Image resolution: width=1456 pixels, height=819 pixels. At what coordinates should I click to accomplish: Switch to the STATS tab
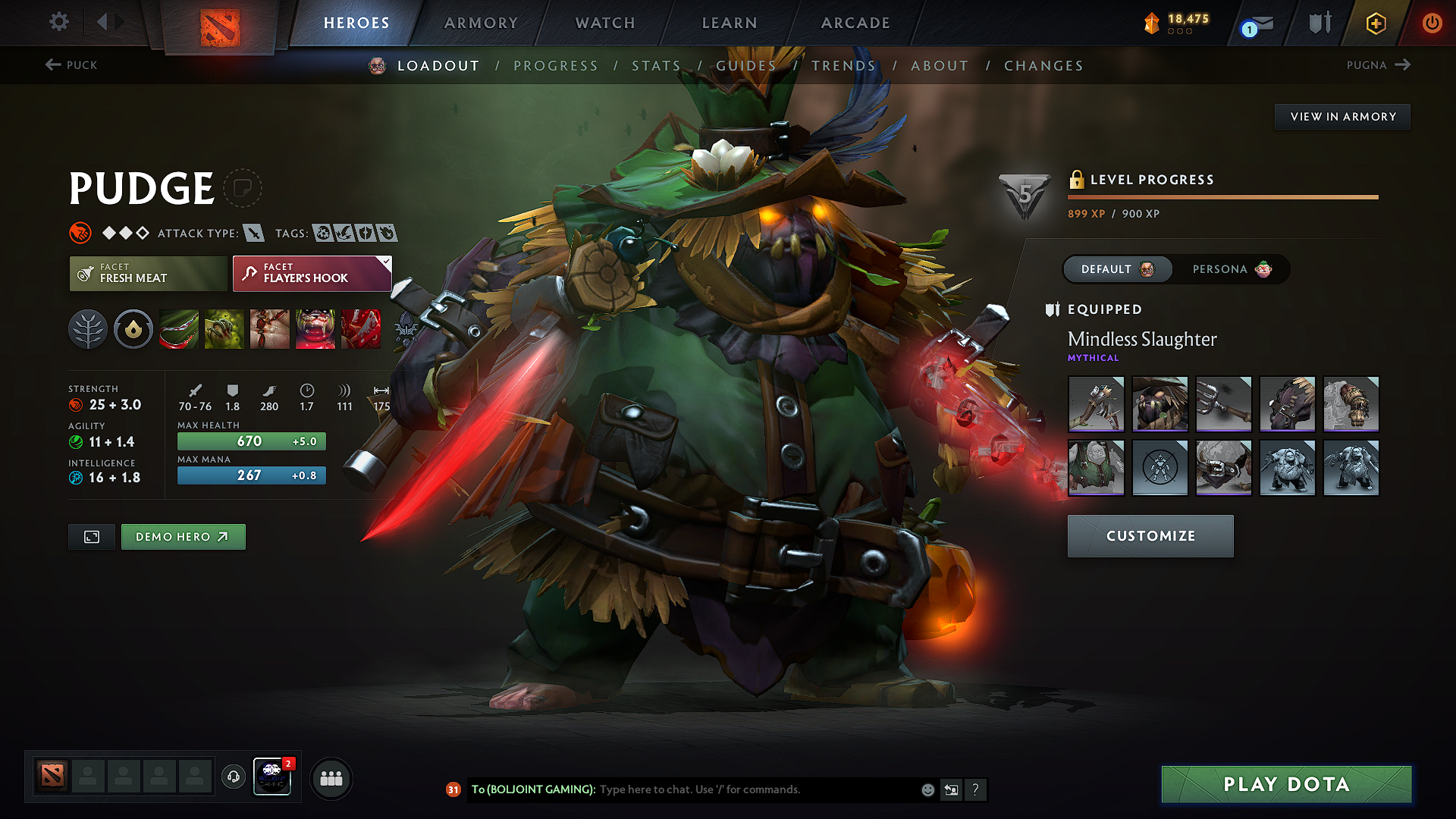(x=657, y=66)
